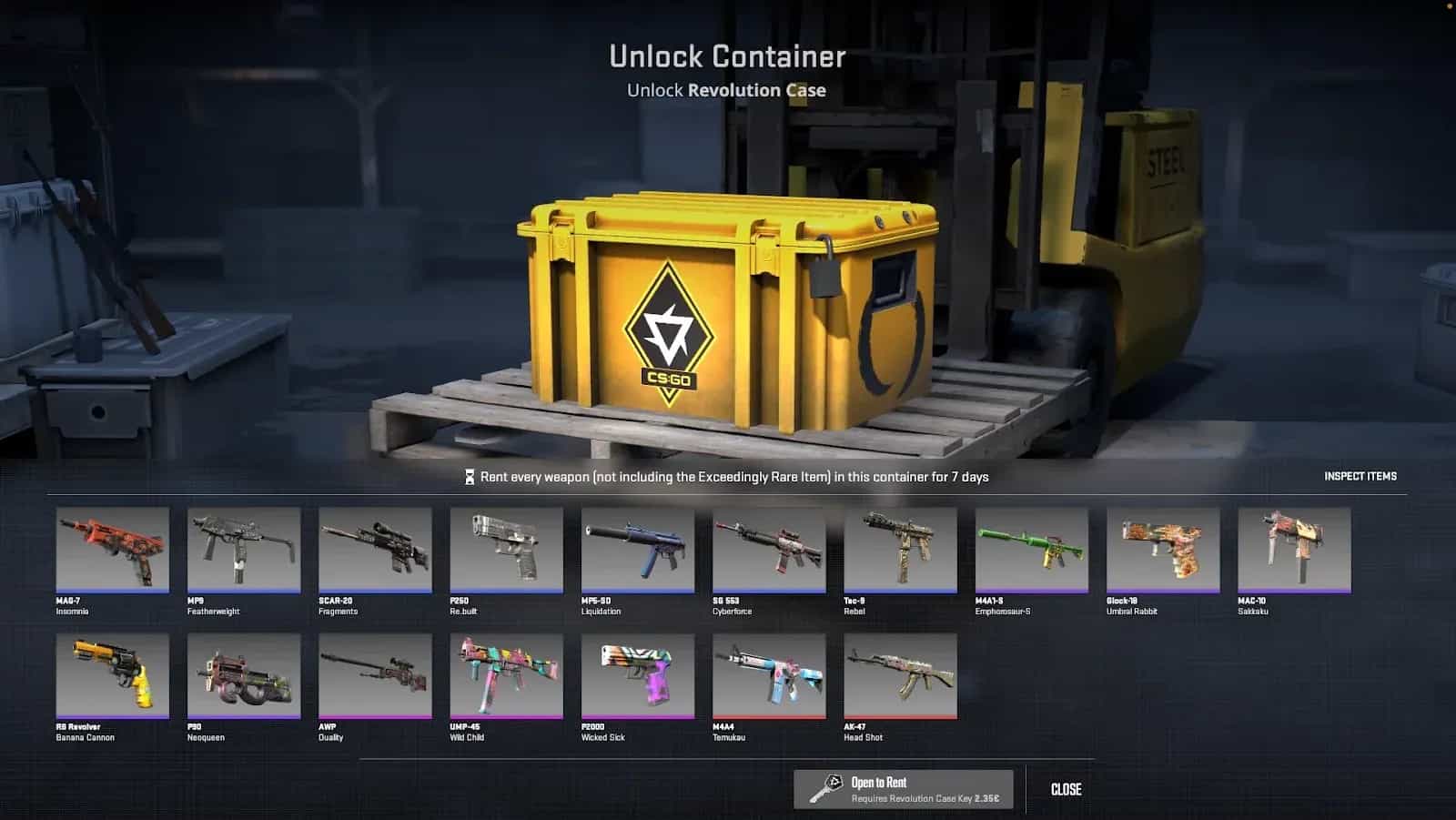Click the hourglass rent icon near the banner
Viewport: 1456px width, 820px height.
(469, 475)
